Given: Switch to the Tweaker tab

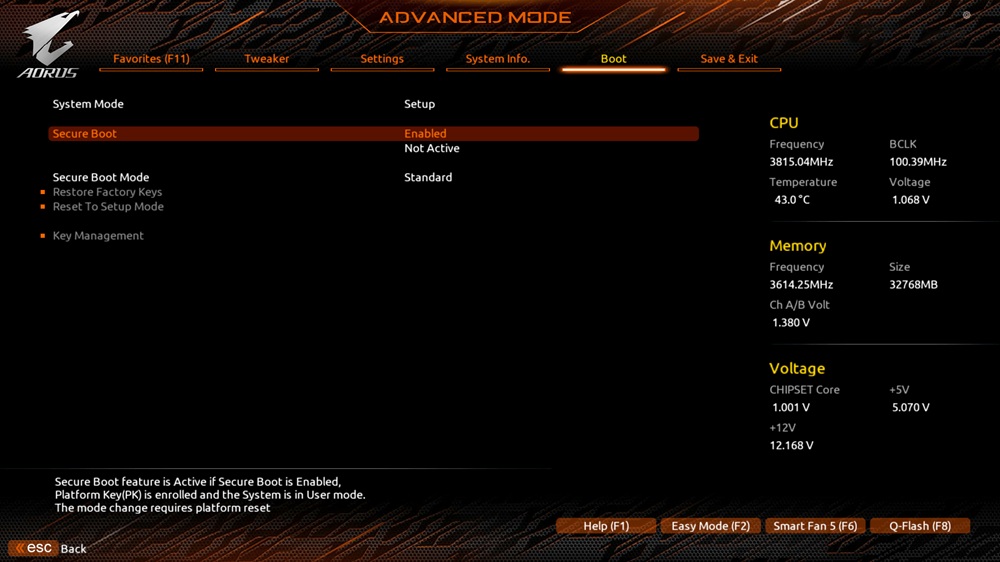Looking at the screenshot, I should (267, 59).
